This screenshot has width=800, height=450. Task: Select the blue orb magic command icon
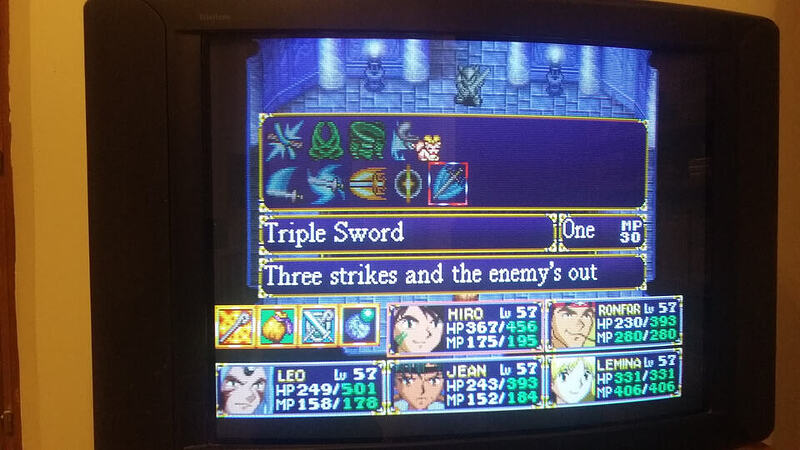359,326
